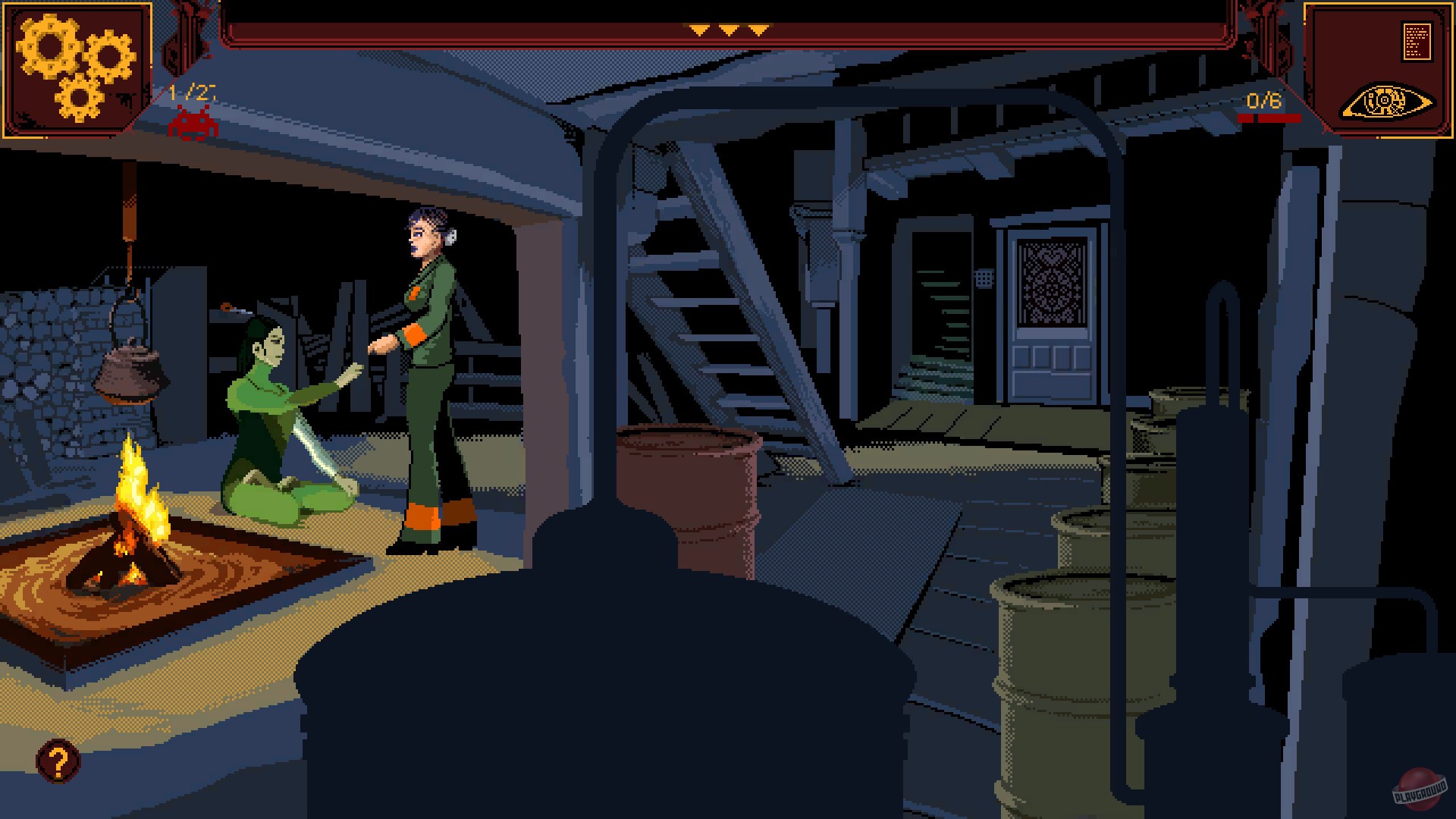Click the left chevron above the screen
Screen dimensions: 1456x819
(698, 30)
